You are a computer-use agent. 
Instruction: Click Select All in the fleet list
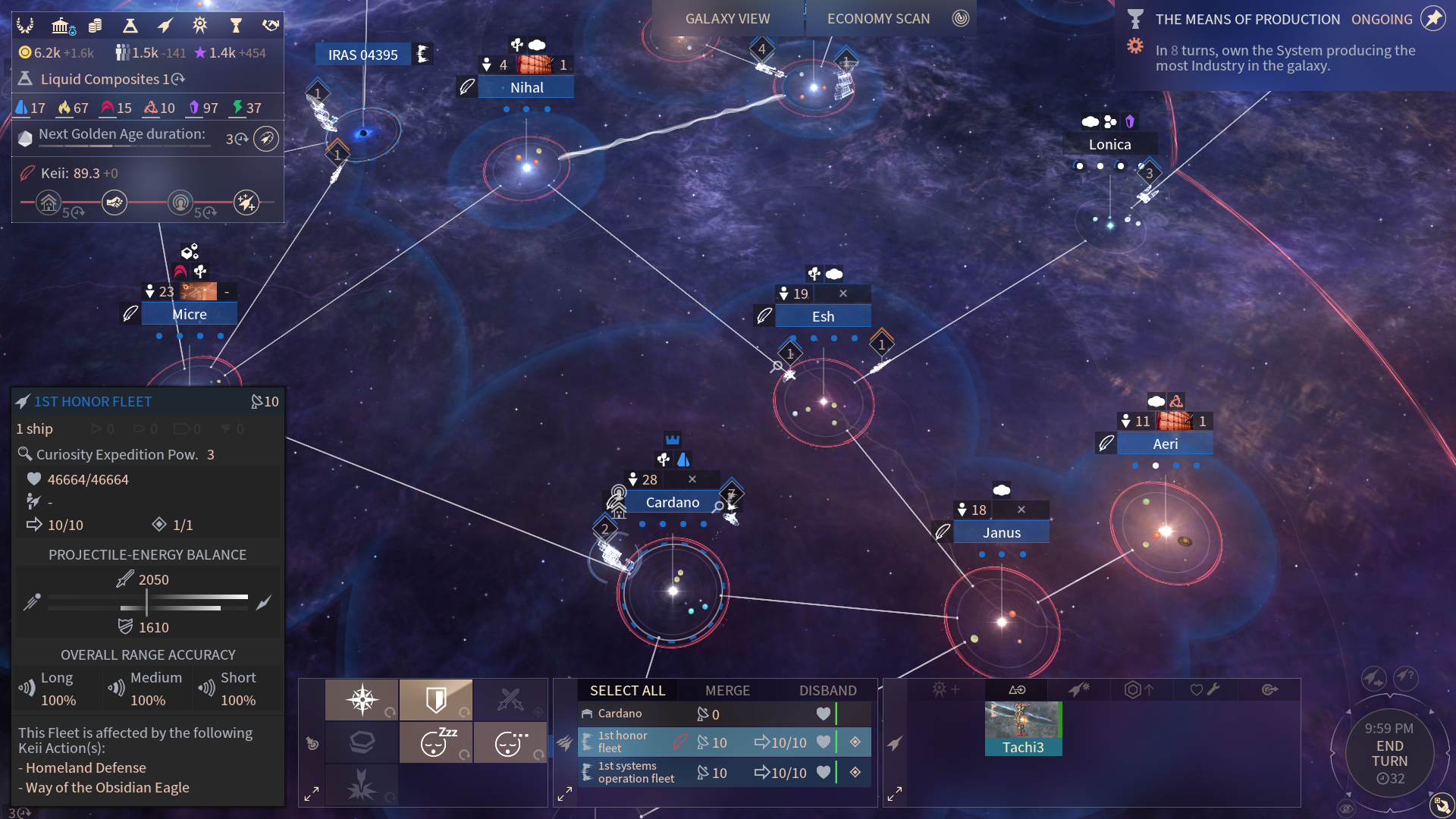(627, 690)
